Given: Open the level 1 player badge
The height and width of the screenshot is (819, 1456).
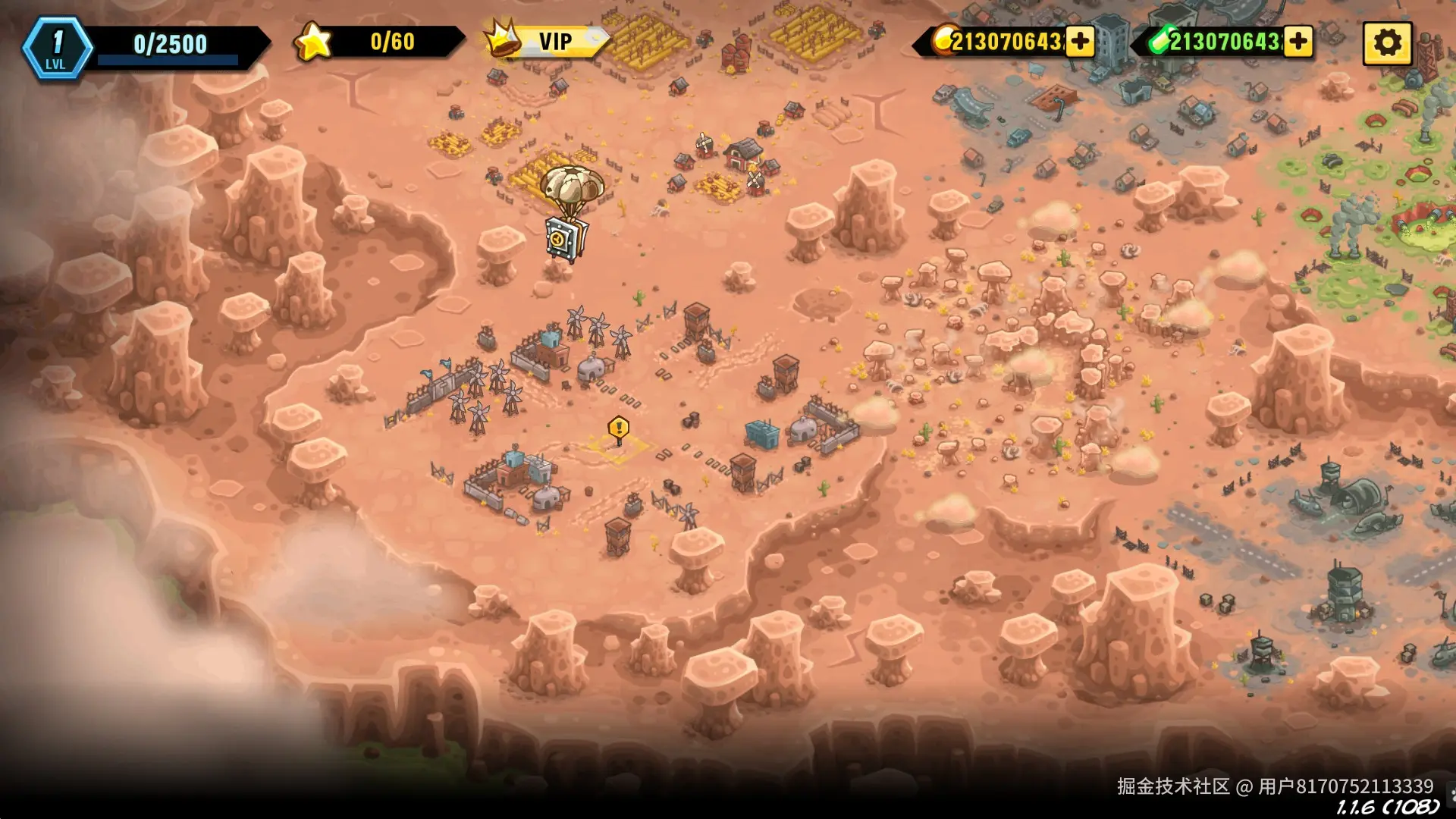Looking at the screenshot, I should point(57,47).
